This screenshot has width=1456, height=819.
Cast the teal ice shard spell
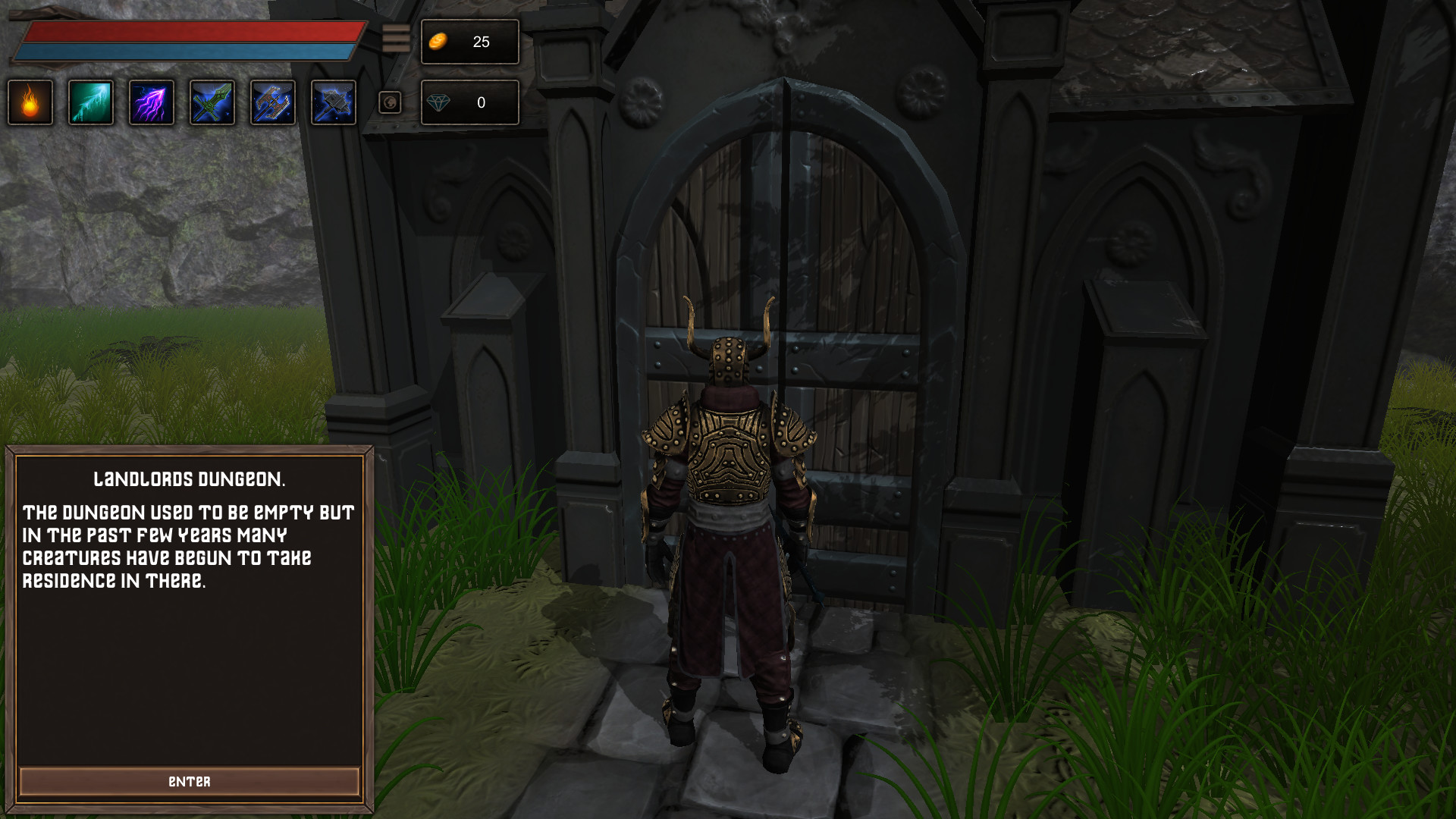pos(91,102)
